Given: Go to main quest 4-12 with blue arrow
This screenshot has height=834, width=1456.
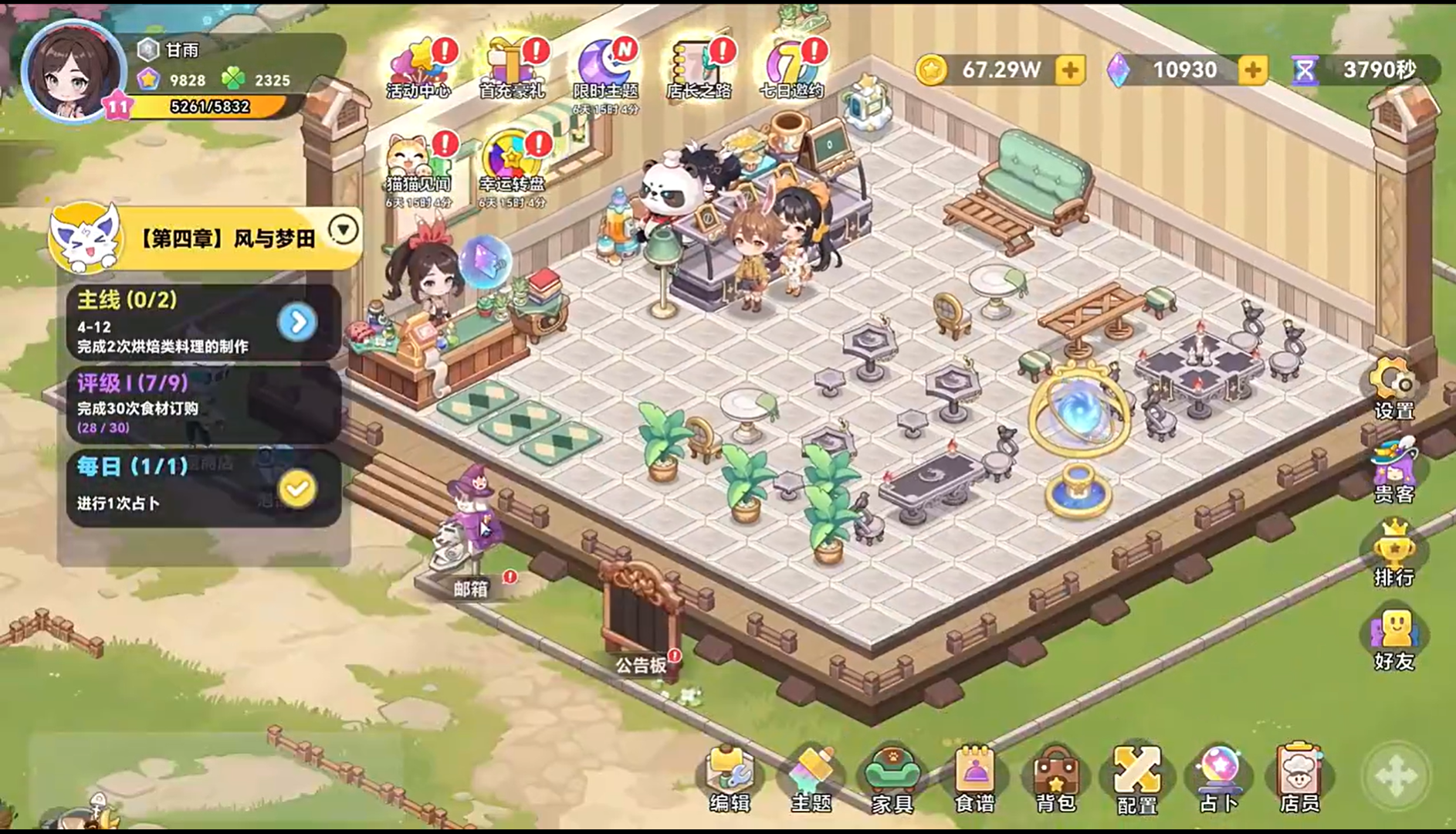Looking at the screenshot, I should pos(297,322).
